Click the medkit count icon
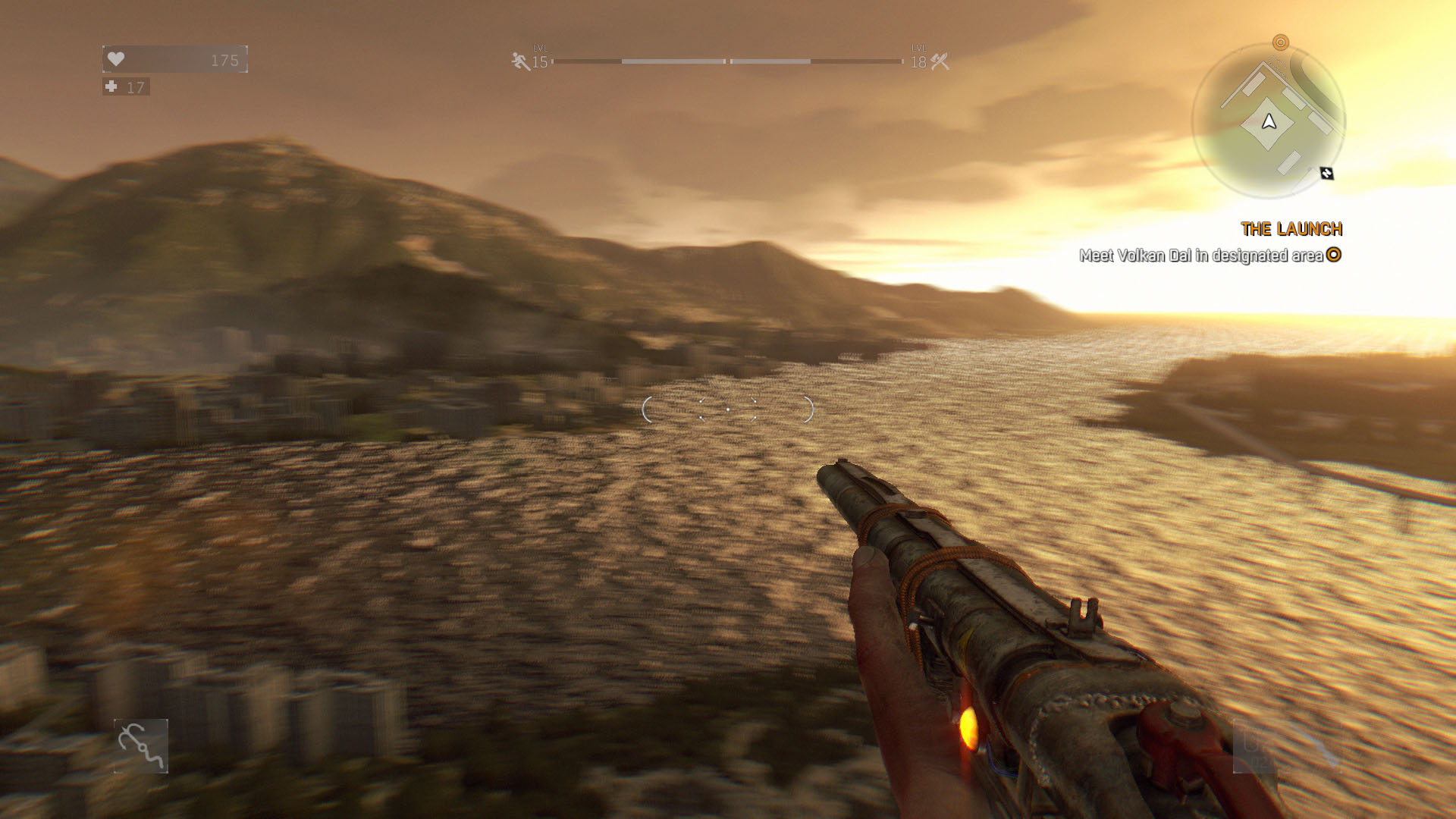Viewport: 1456px width, 819px height. [x=111, y=87]
